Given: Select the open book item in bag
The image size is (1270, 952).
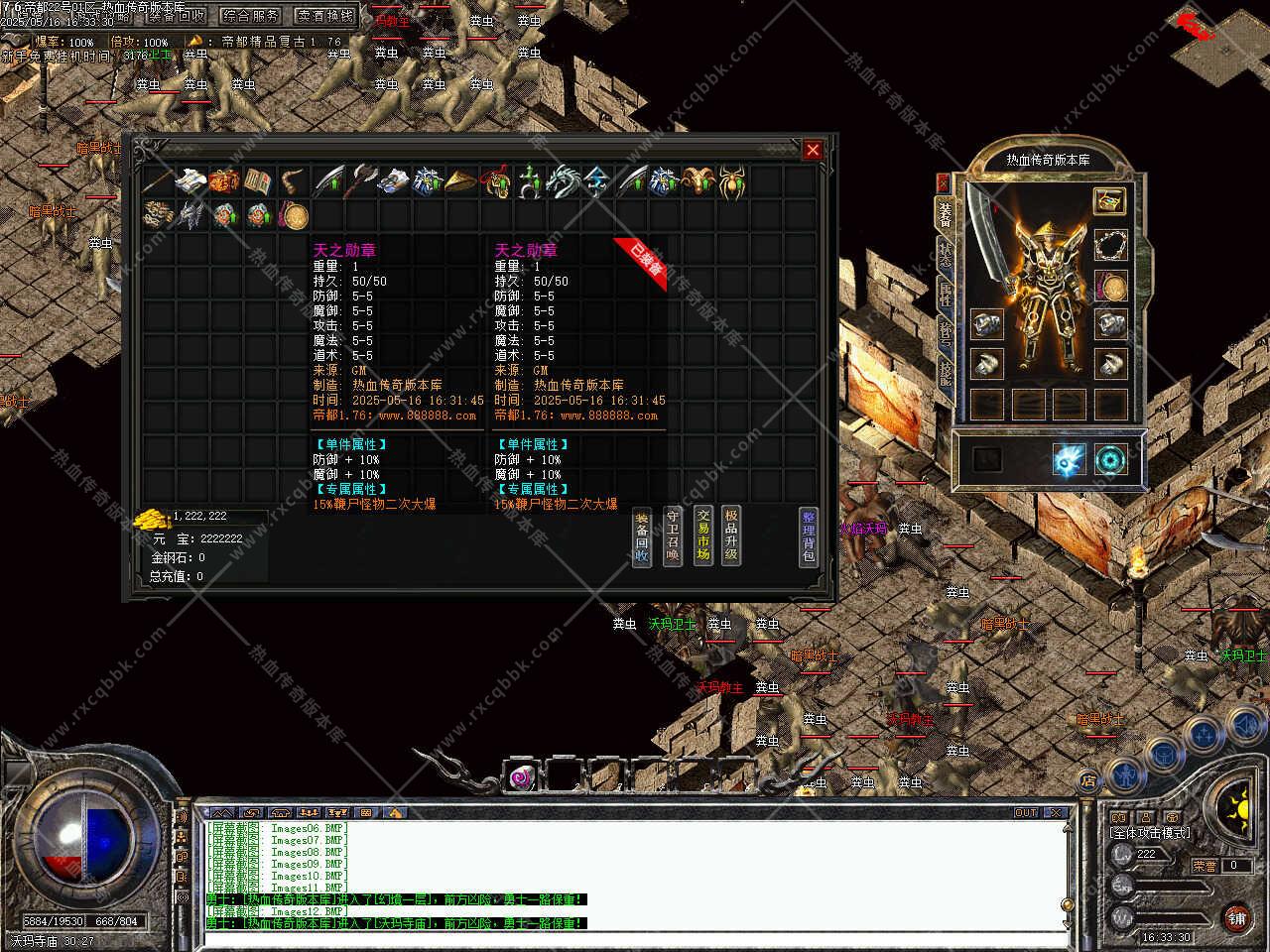Looking at the screenshot, I should click(259, 181).
